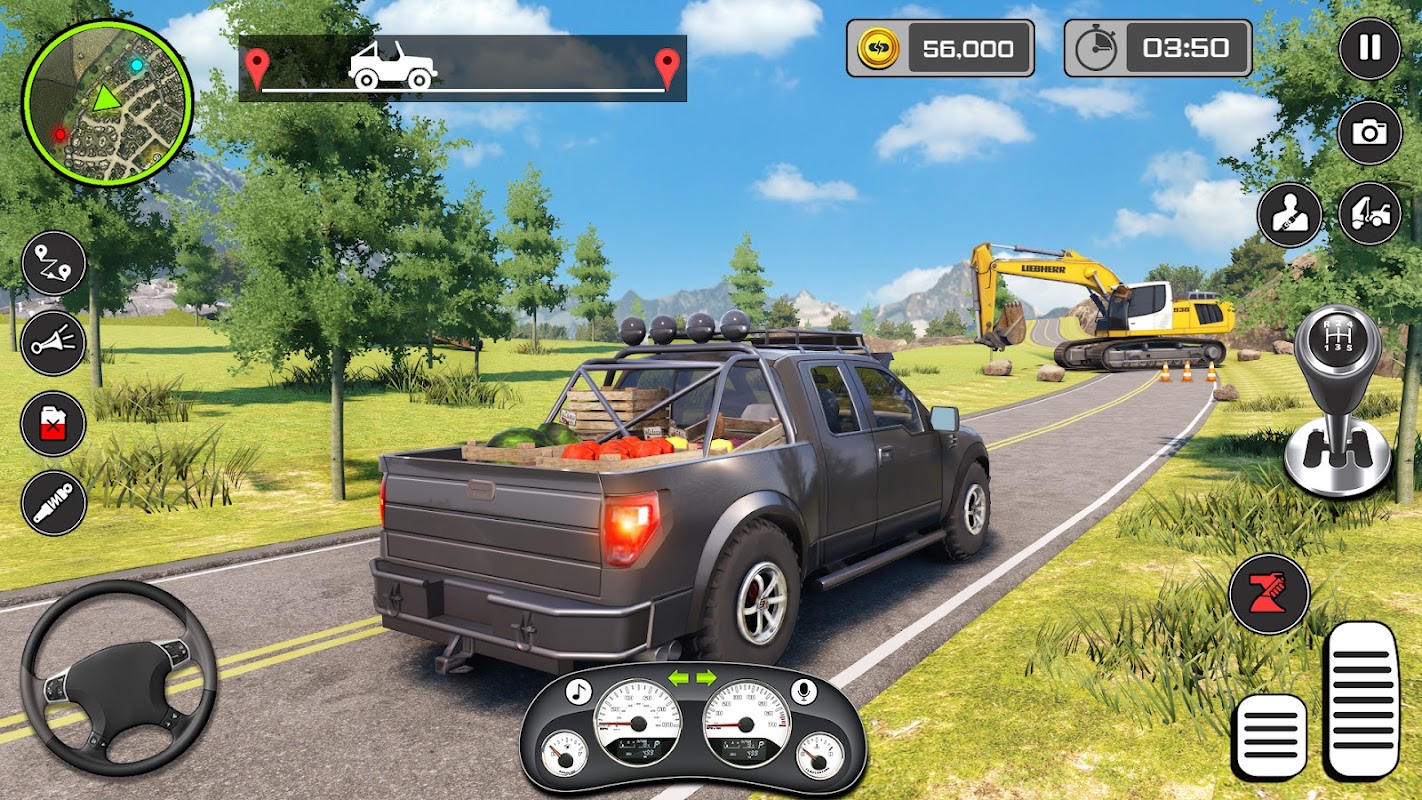Image resolution: width=1422 pixels, height=800 pixels.
Task: Click the steering wheel control
Action: (x=118, y=677)
